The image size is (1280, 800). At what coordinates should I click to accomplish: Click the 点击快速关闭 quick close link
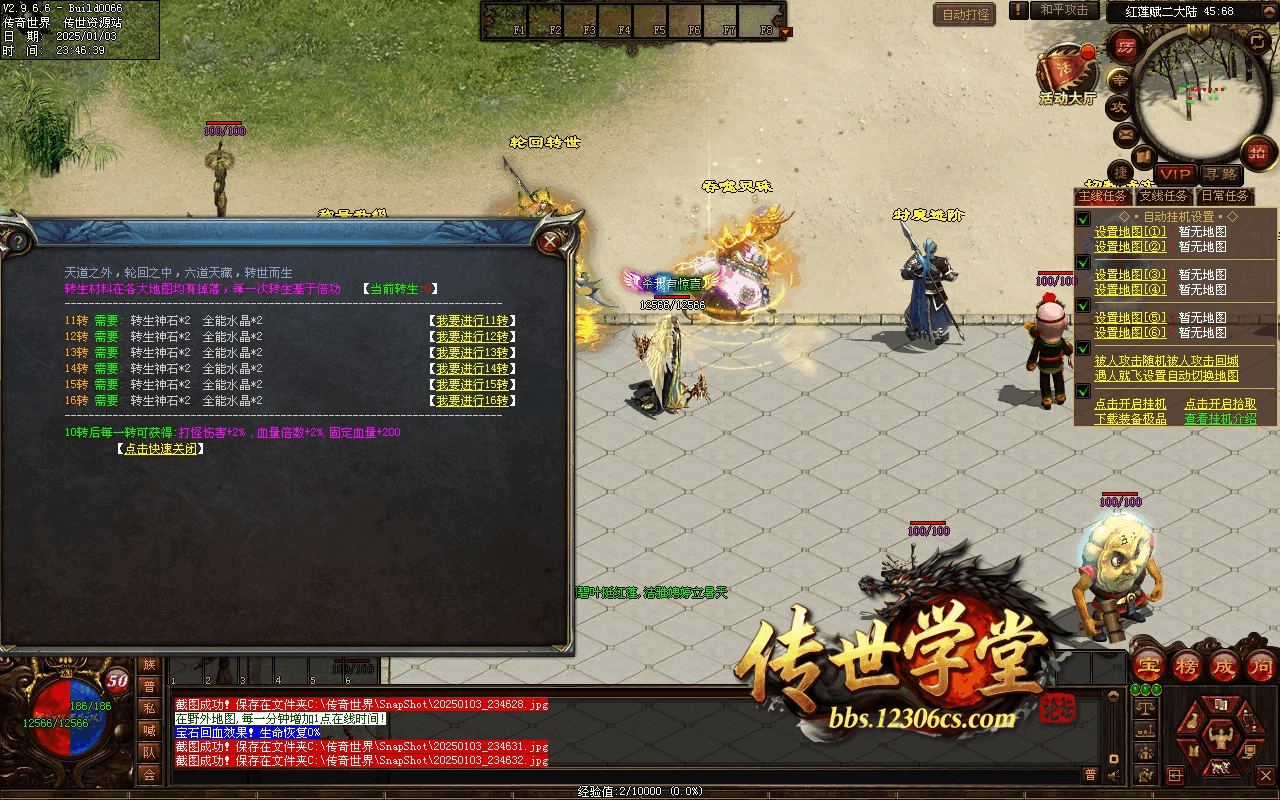(160, 449)
